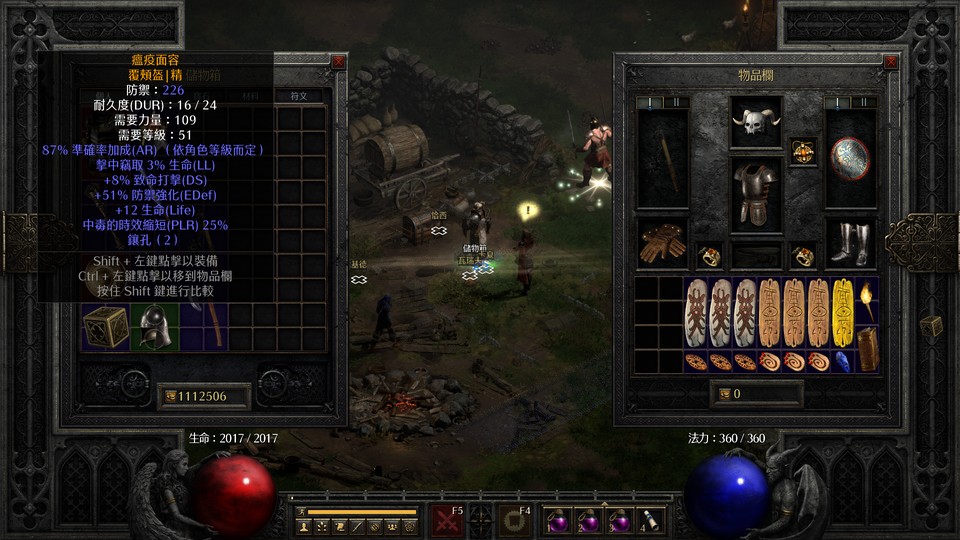Viewport: 960px width, 540px height.
Task: Select the equipped amulet
Action: click(x=802, y=151)
